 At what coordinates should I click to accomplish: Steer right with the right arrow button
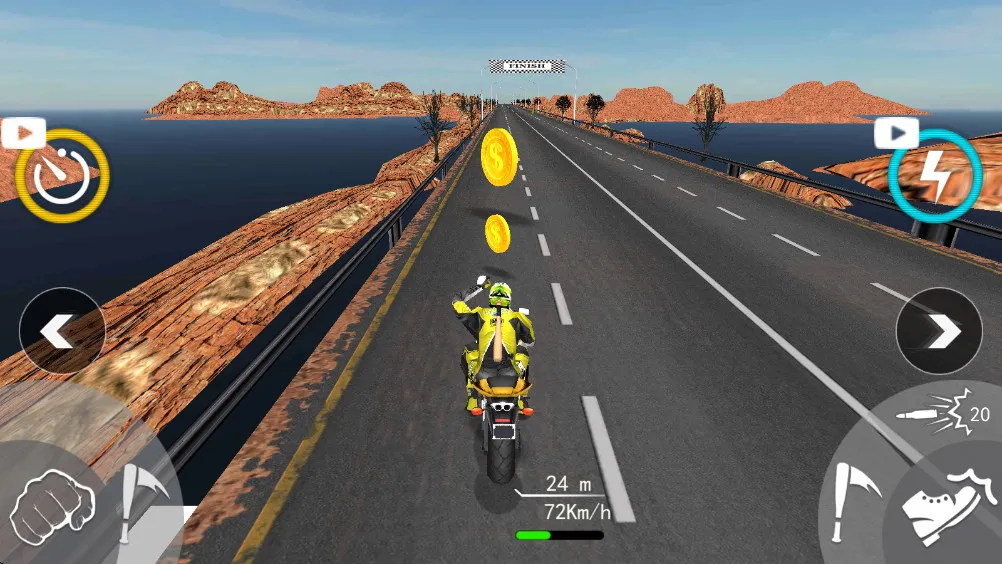[939, 331]
